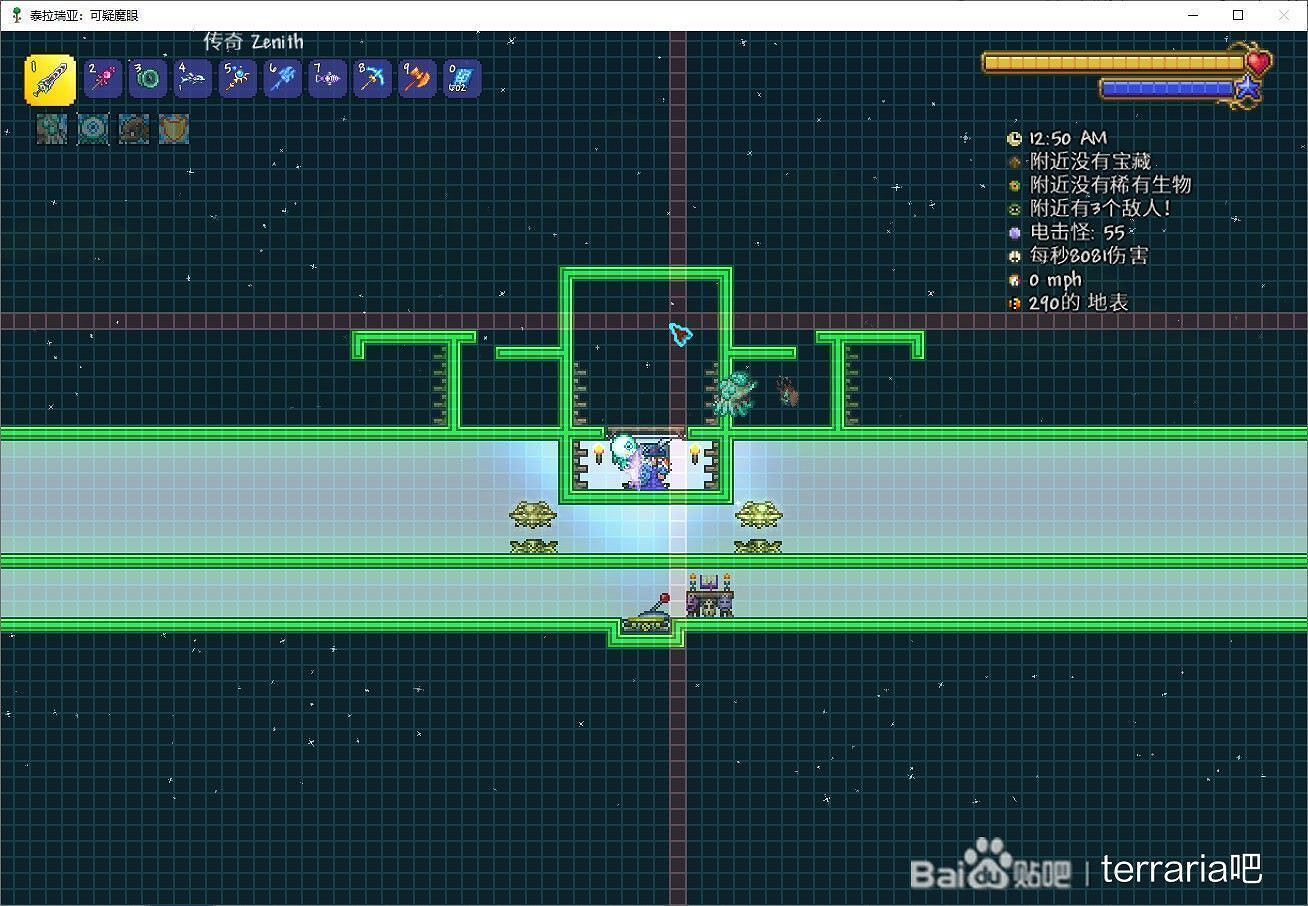This screenshot has height=906, width=1308.
Task: Cancel the shield buff icon
Action: pos(173,130)
